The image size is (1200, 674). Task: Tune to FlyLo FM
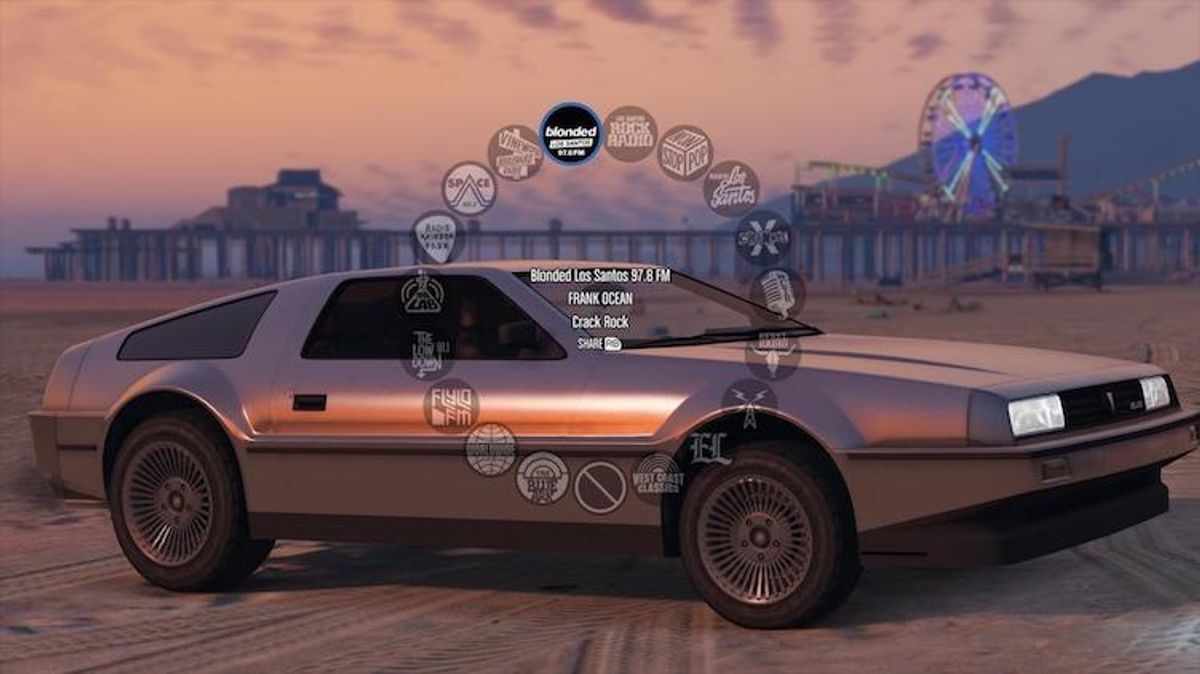451,406
